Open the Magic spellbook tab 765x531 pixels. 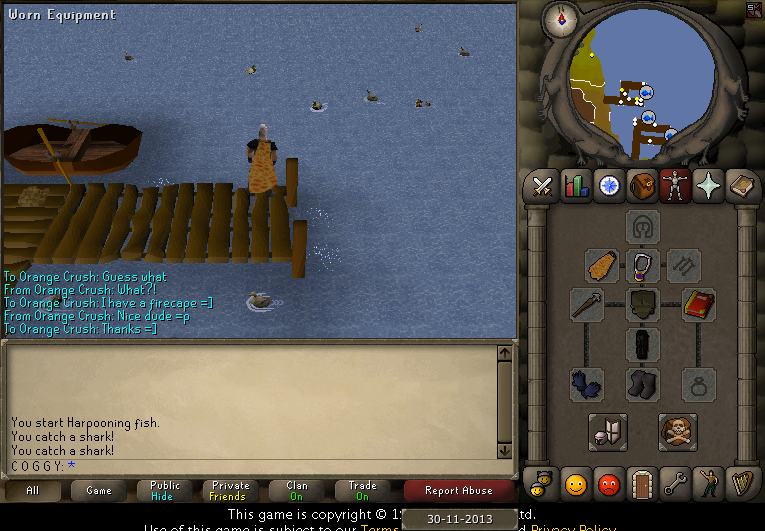click(x=741, y=186)
